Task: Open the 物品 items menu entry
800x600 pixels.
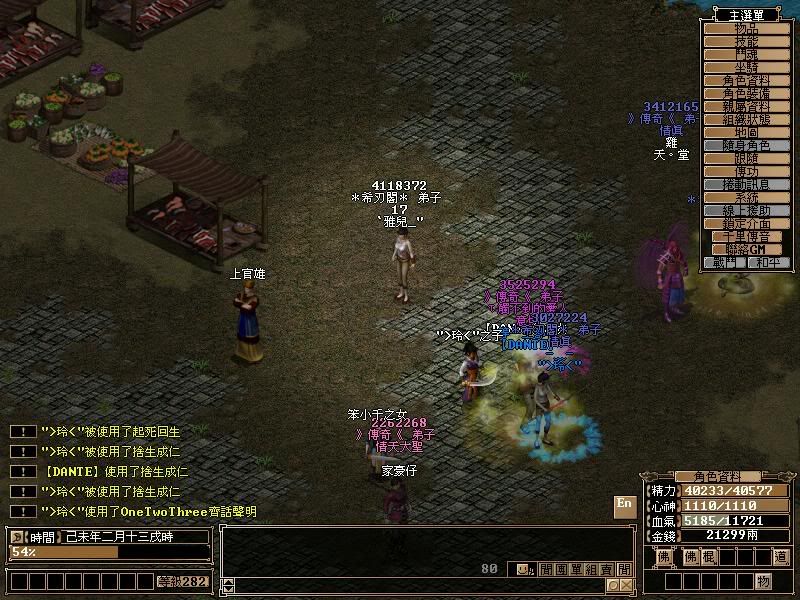Action: tap(746, 28)
